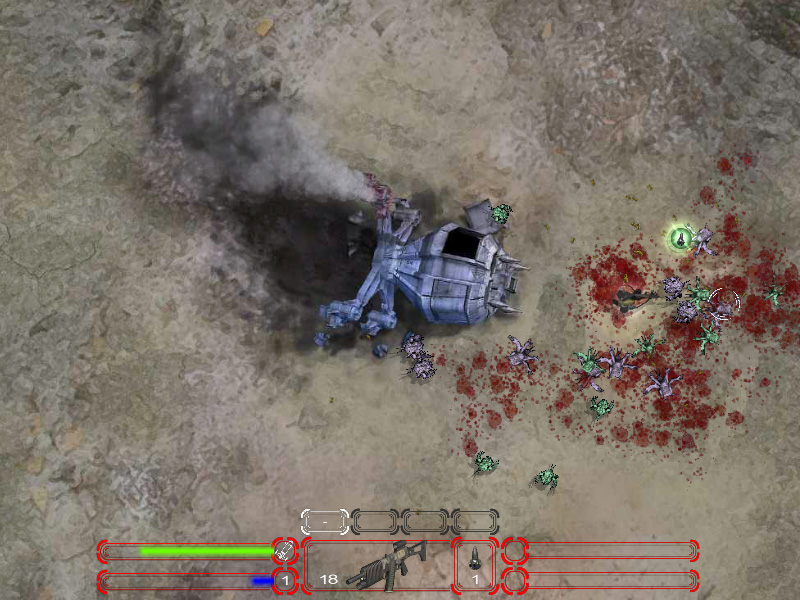Click the grenade item slot
800x600 pixels.
[x=475, y=565]
